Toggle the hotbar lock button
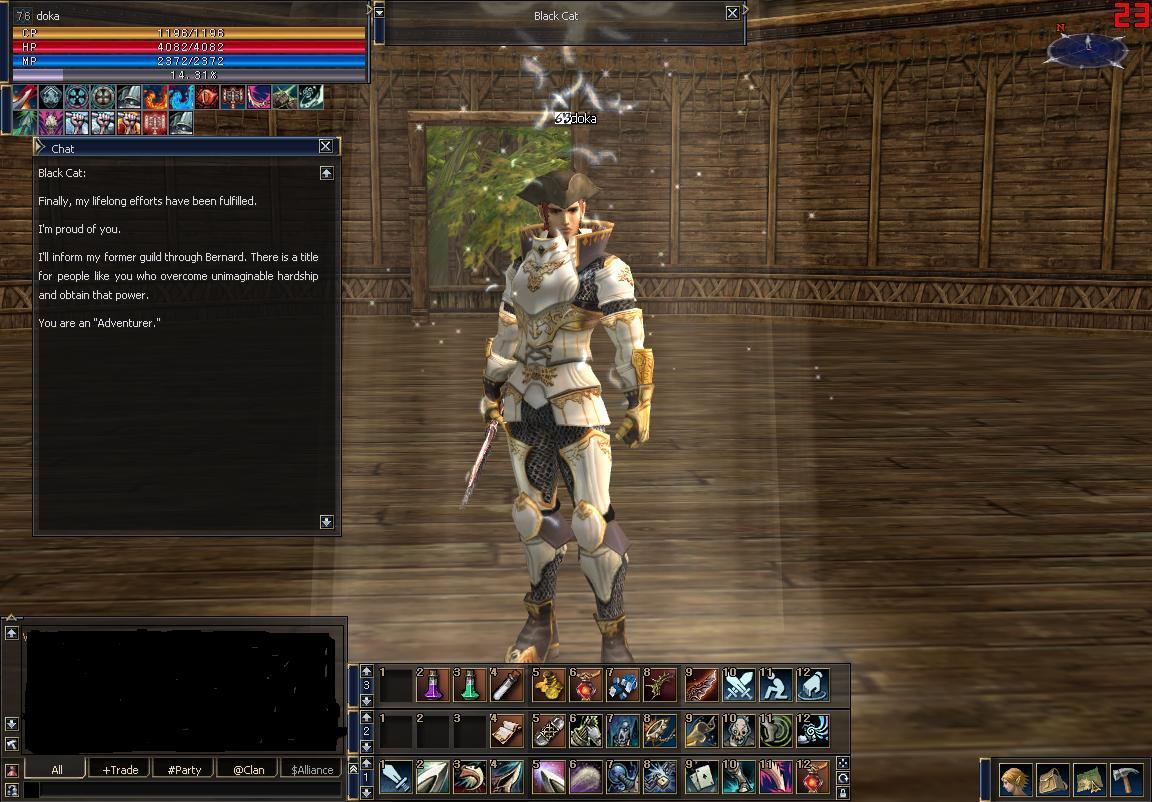 click(x=843, y=792)
